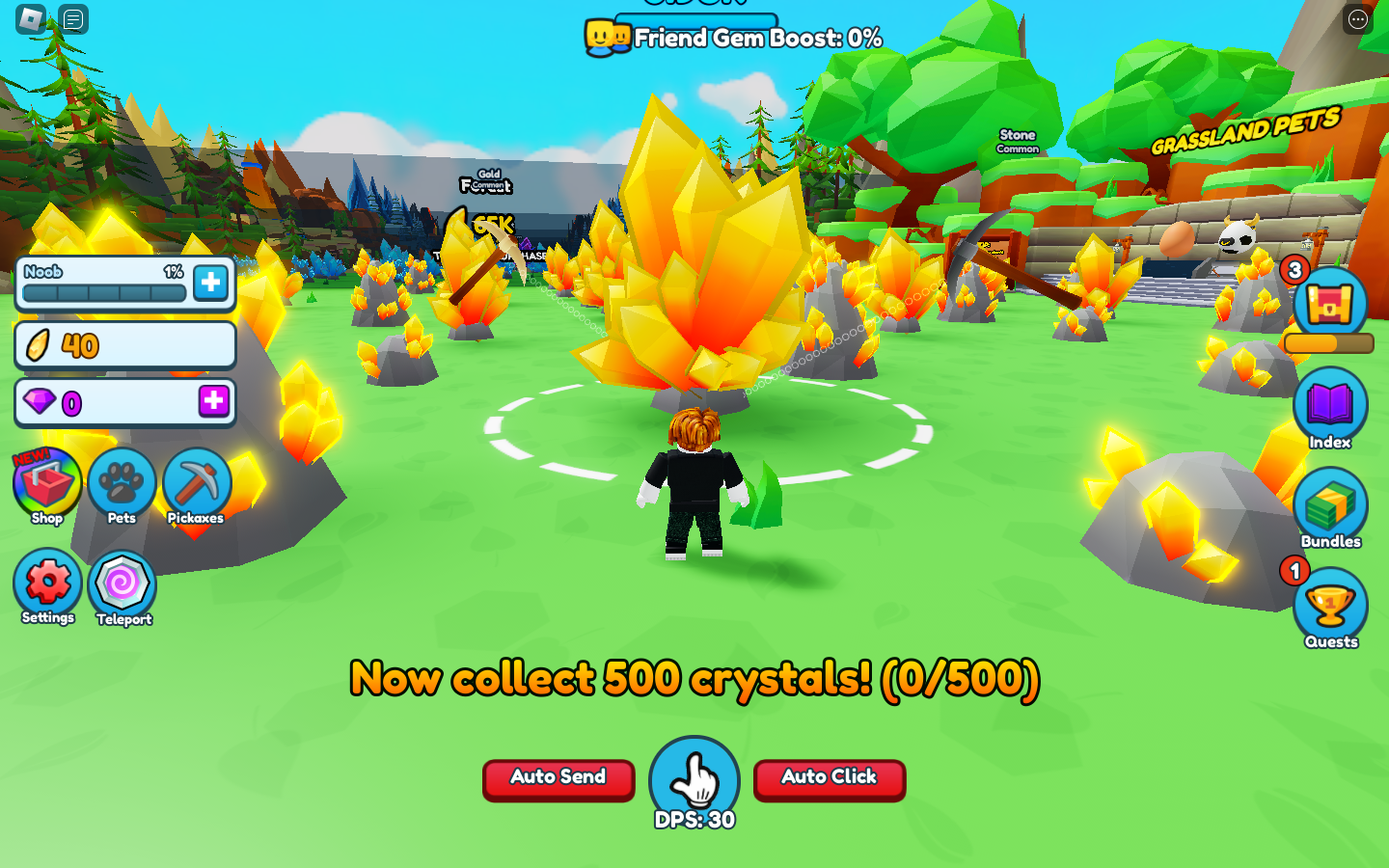Screen dimensions: 1389x868
Task: Open the treasure chest rewards icon
Action: pyautogui.click(x=1330, y=305)
